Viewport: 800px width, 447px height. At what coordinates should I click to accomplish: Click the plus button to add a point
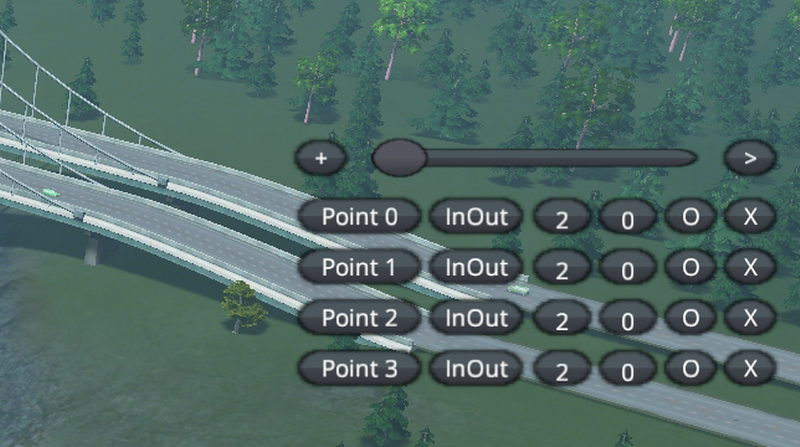321,158
